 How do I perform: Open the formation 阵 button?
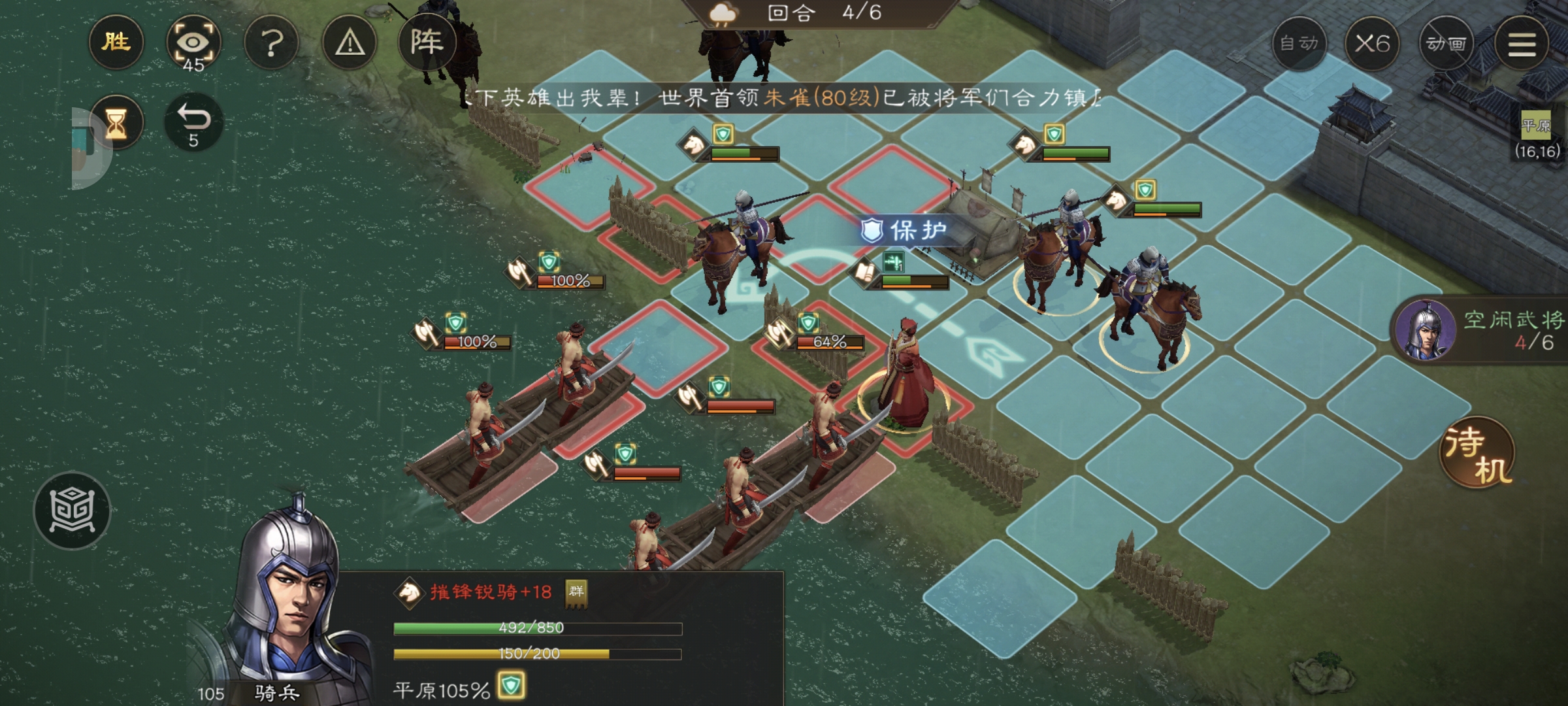coord(427,42)
